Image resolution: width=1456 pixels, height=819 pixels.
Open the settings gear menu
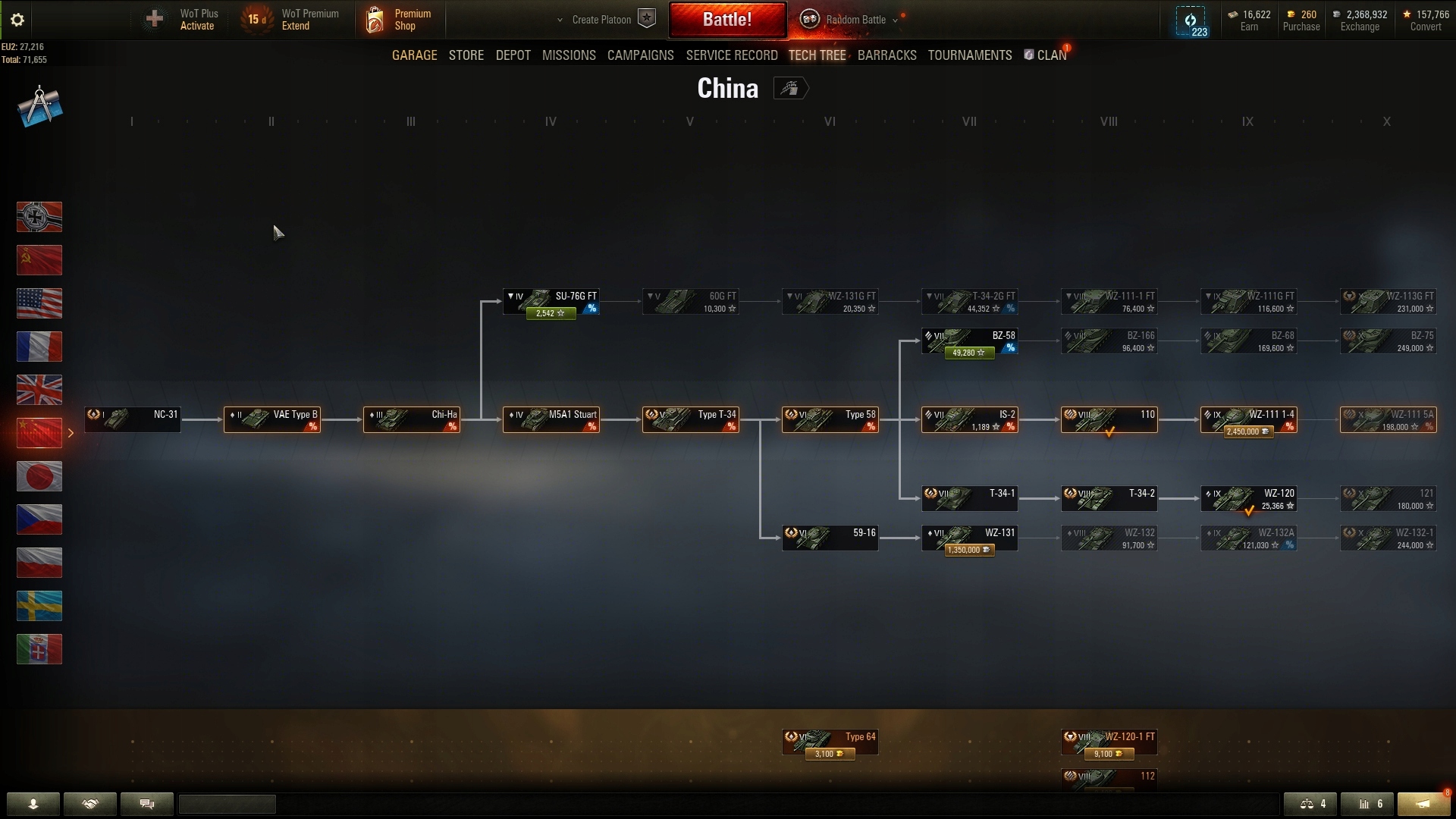(17, 20)
